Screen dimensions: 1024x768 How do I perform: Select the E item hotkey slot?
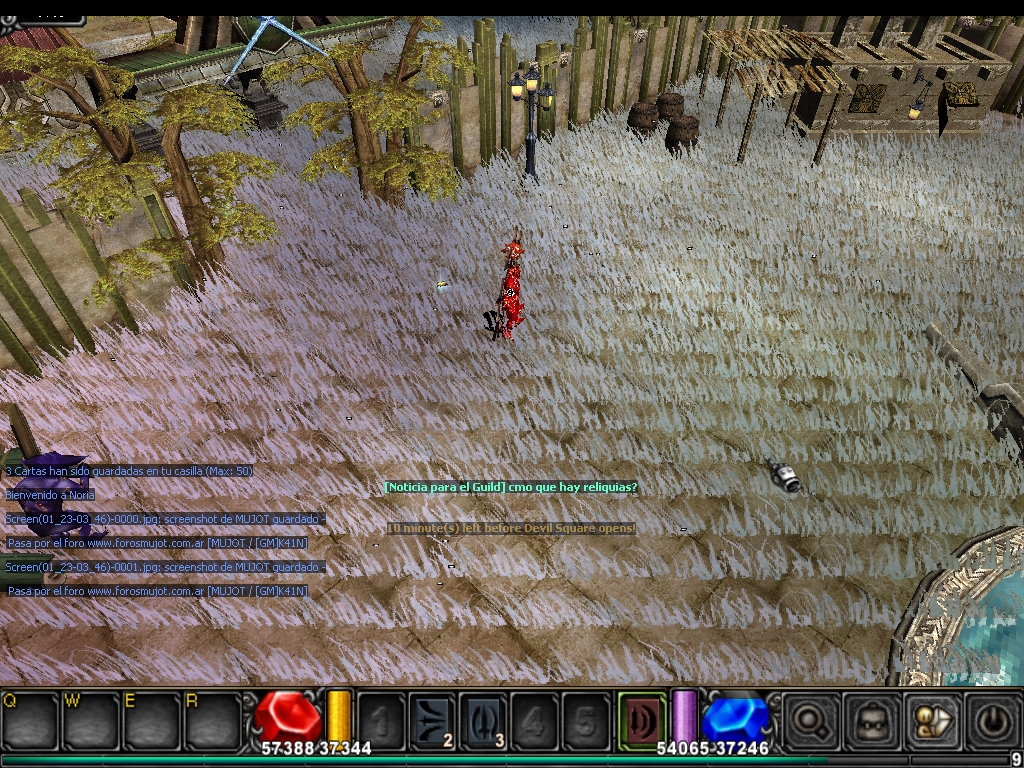click(152, 720)
